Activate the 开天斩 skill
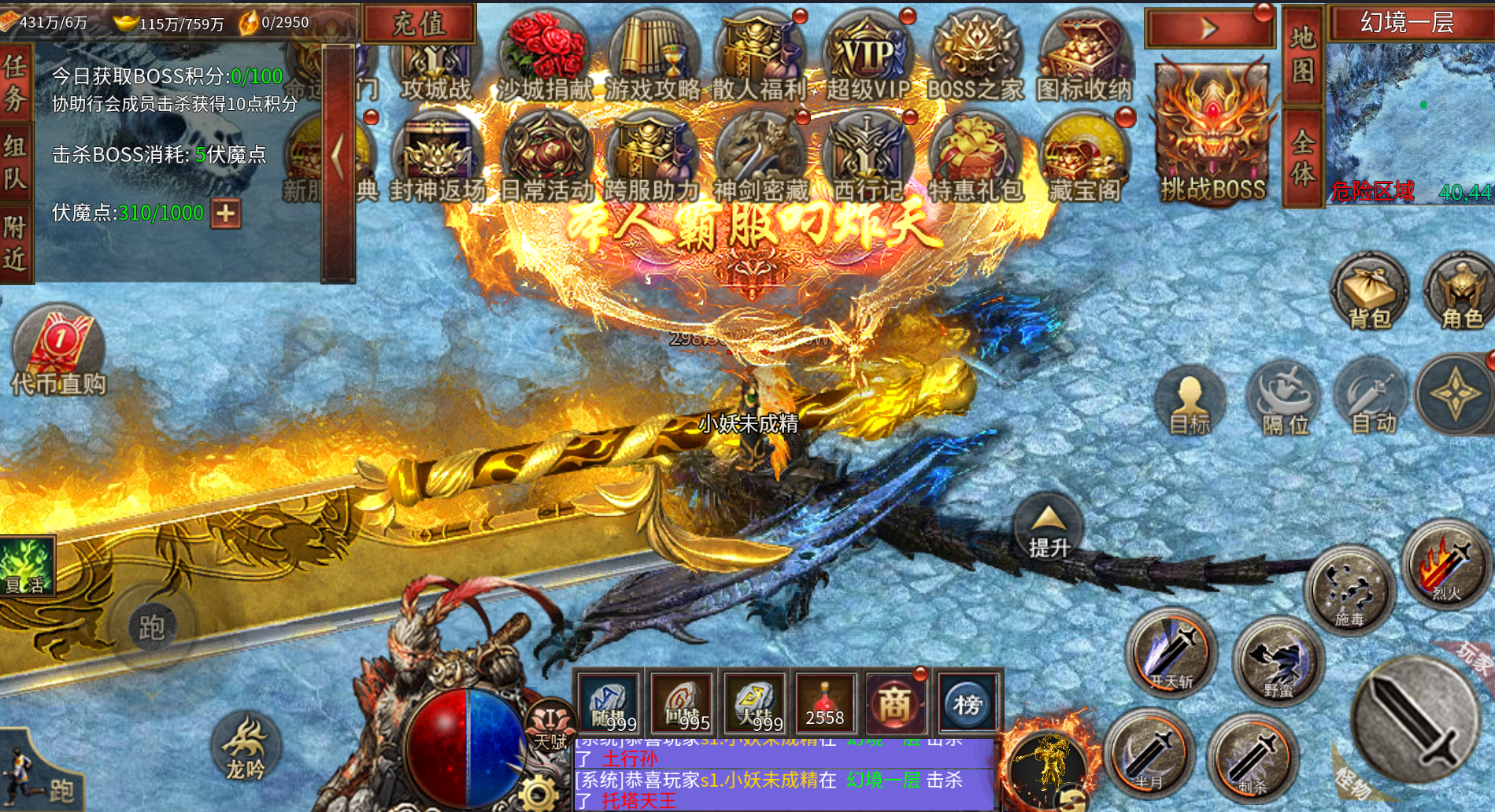 (x=1171, y=652)
